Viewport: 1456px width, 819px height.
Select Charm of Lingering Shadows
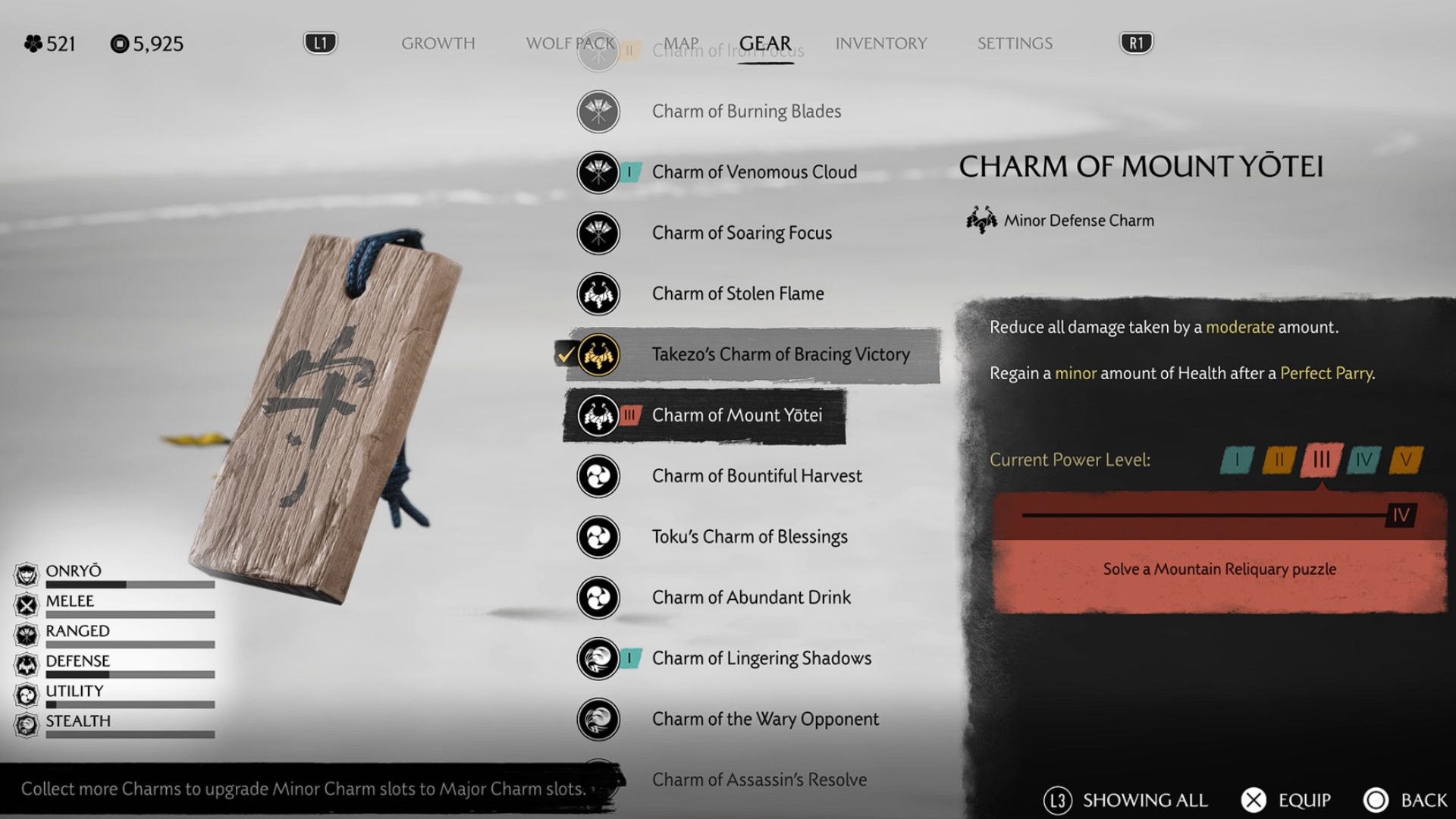pyautogui.click(x=761, y=657)
